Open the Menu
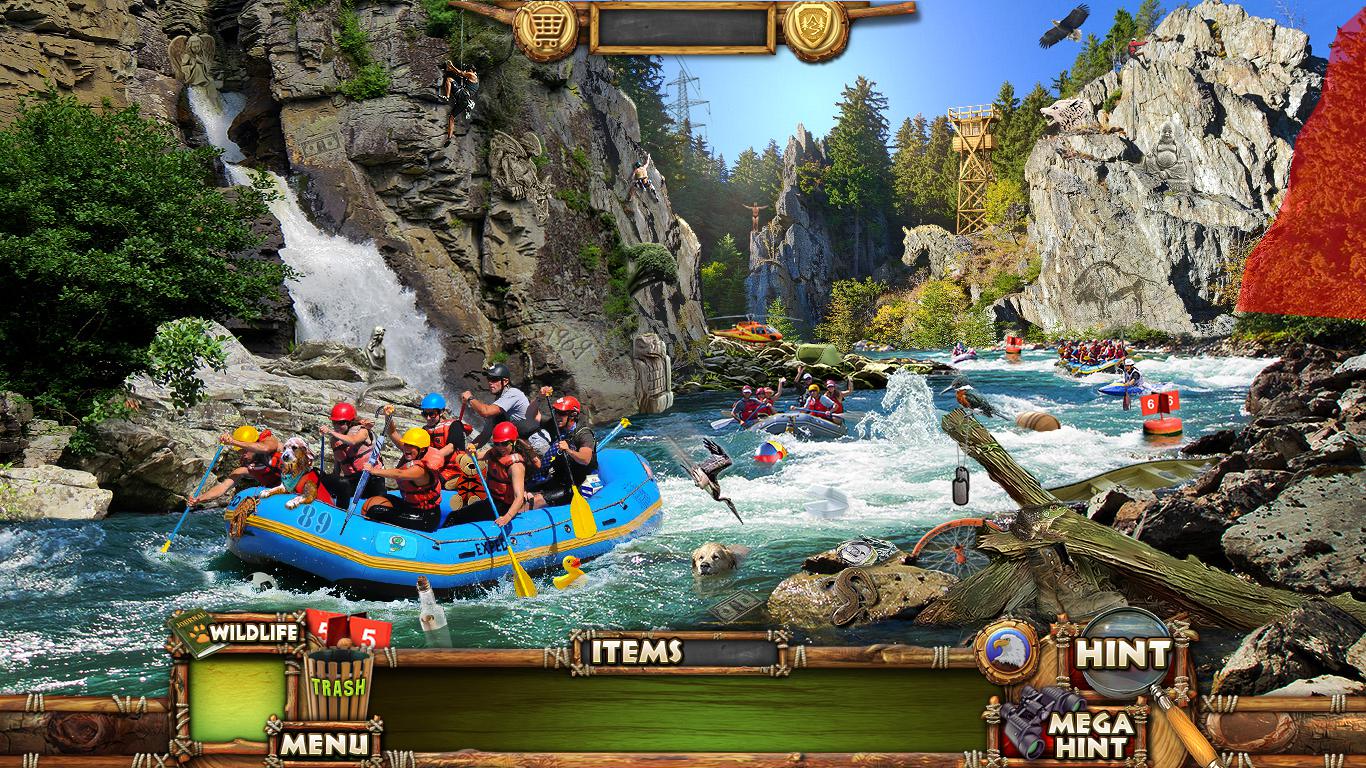Image resolution: width=1366 pixels, height=768 pixels. (323, 742)
